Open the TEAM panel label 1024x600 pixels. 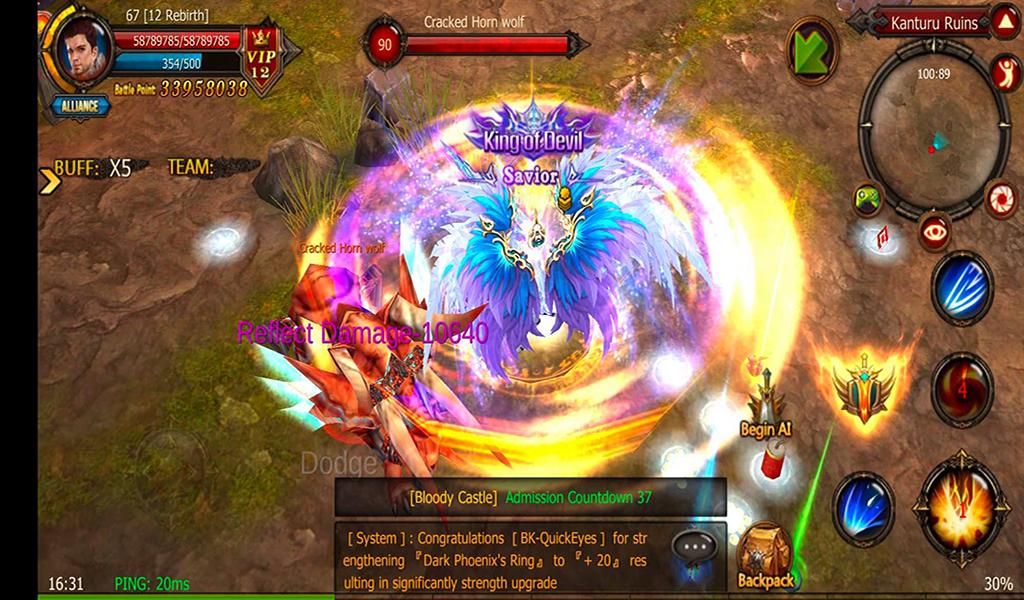(x=191, y=167)
